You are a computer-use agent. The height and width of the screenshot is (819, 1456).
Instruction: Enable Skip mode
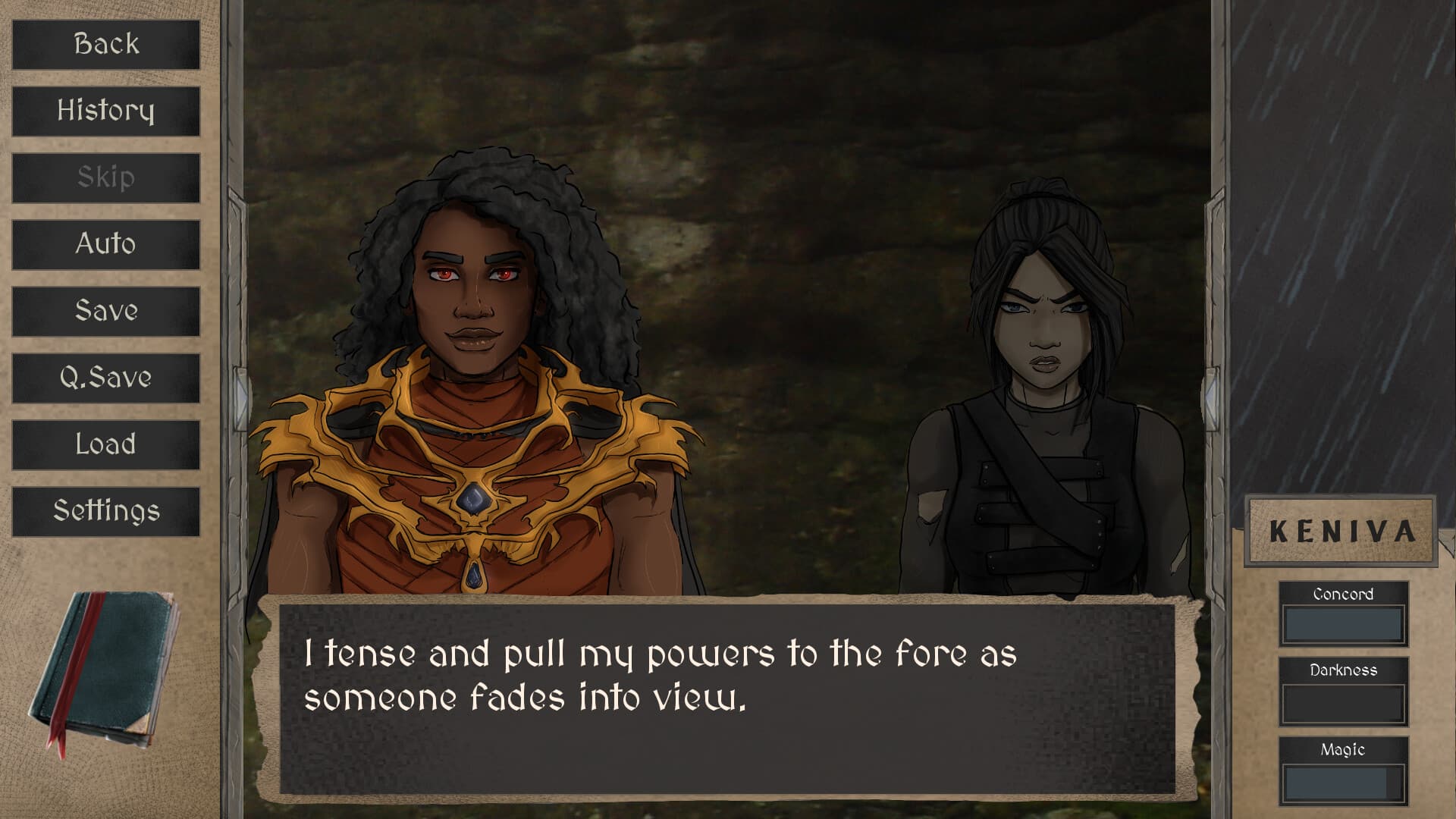click(x=105, y=177)
